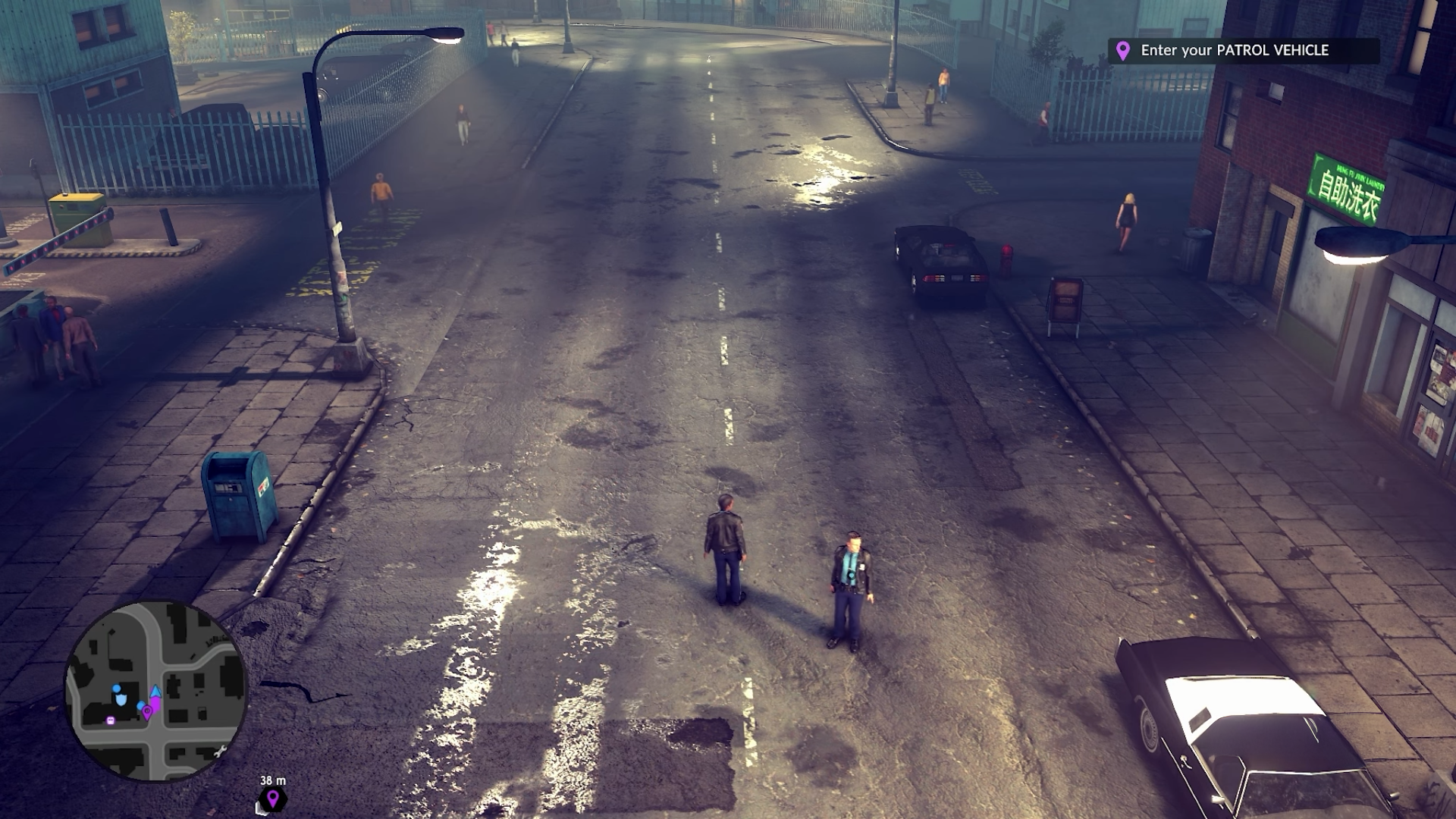Click a blue ally dot on the minimap
Viewport: 1456px width, 819px height.
115,688
